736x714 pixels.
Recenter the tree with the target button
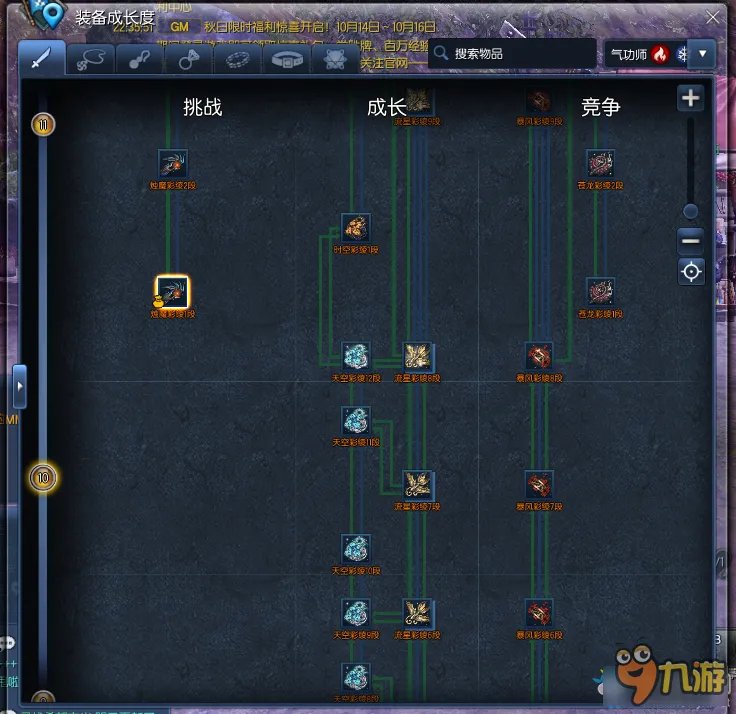pyautogui.click(x=690, y=271)
